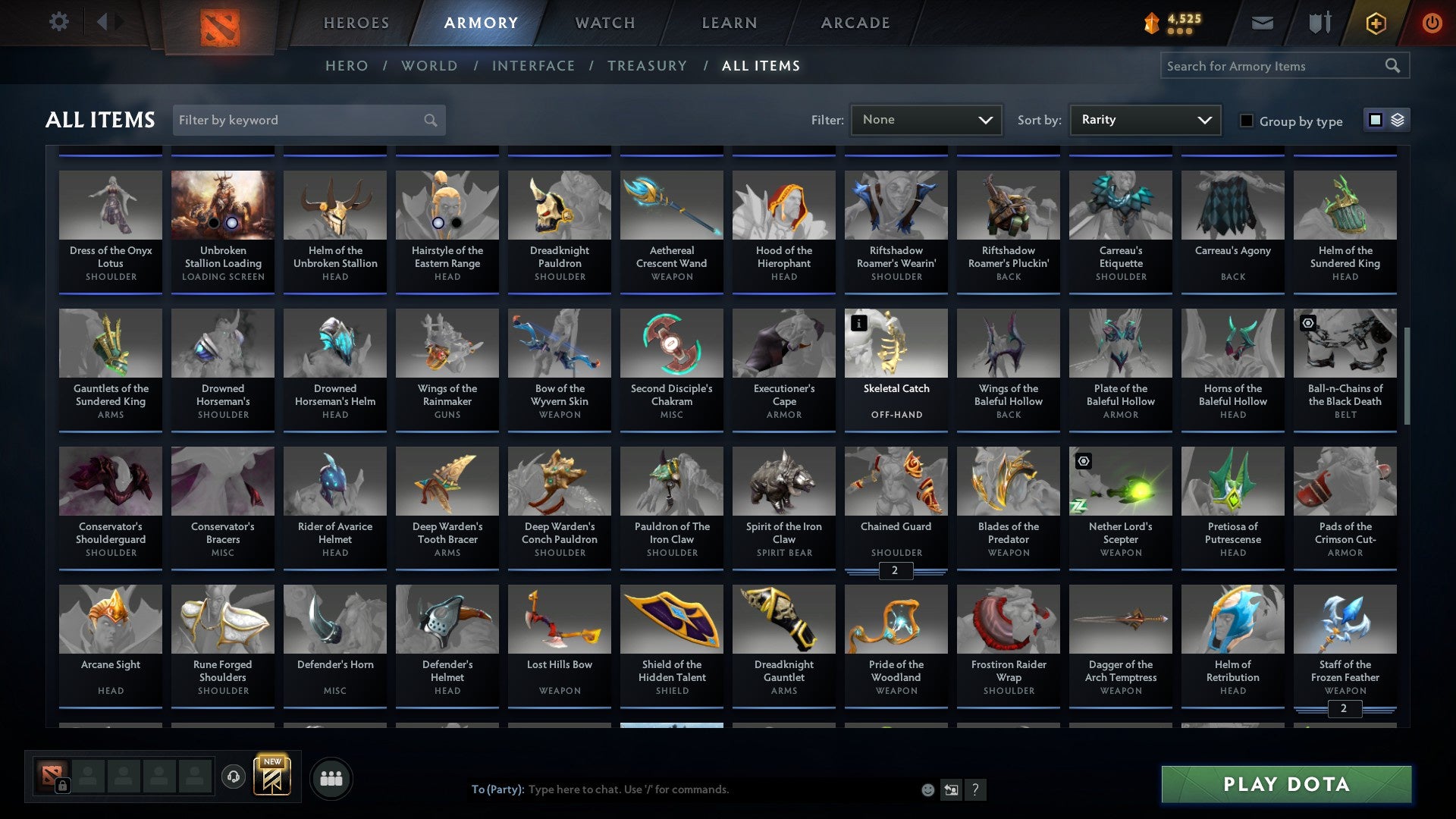
Task: Click the power/exit icon at top right
Action: click(1433, 22)
